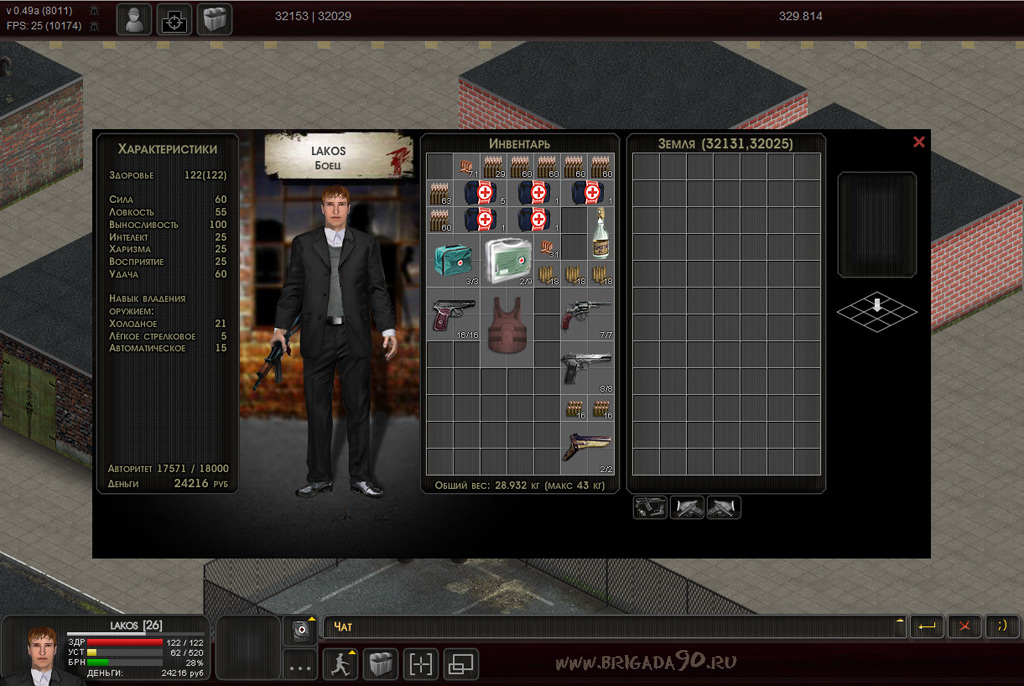Screen dimensions: 1024x686
Task: Select the teal medical bag in inventory
Action: click(x=453, y=261)
